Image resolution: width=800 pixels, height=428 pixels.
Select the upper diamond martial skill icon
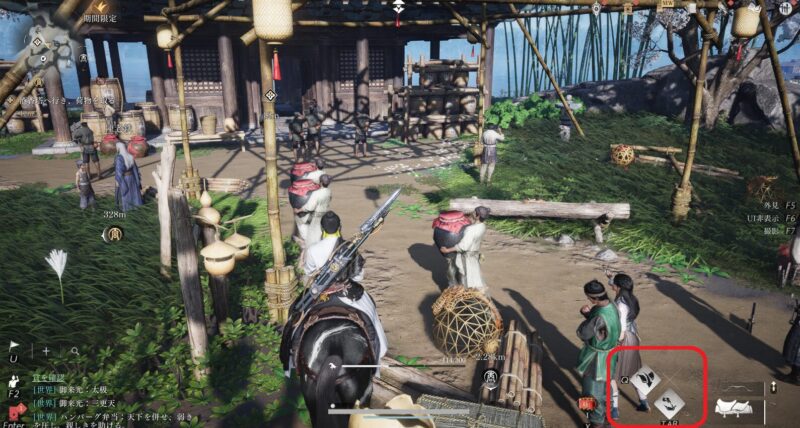[x=645, y=379]
